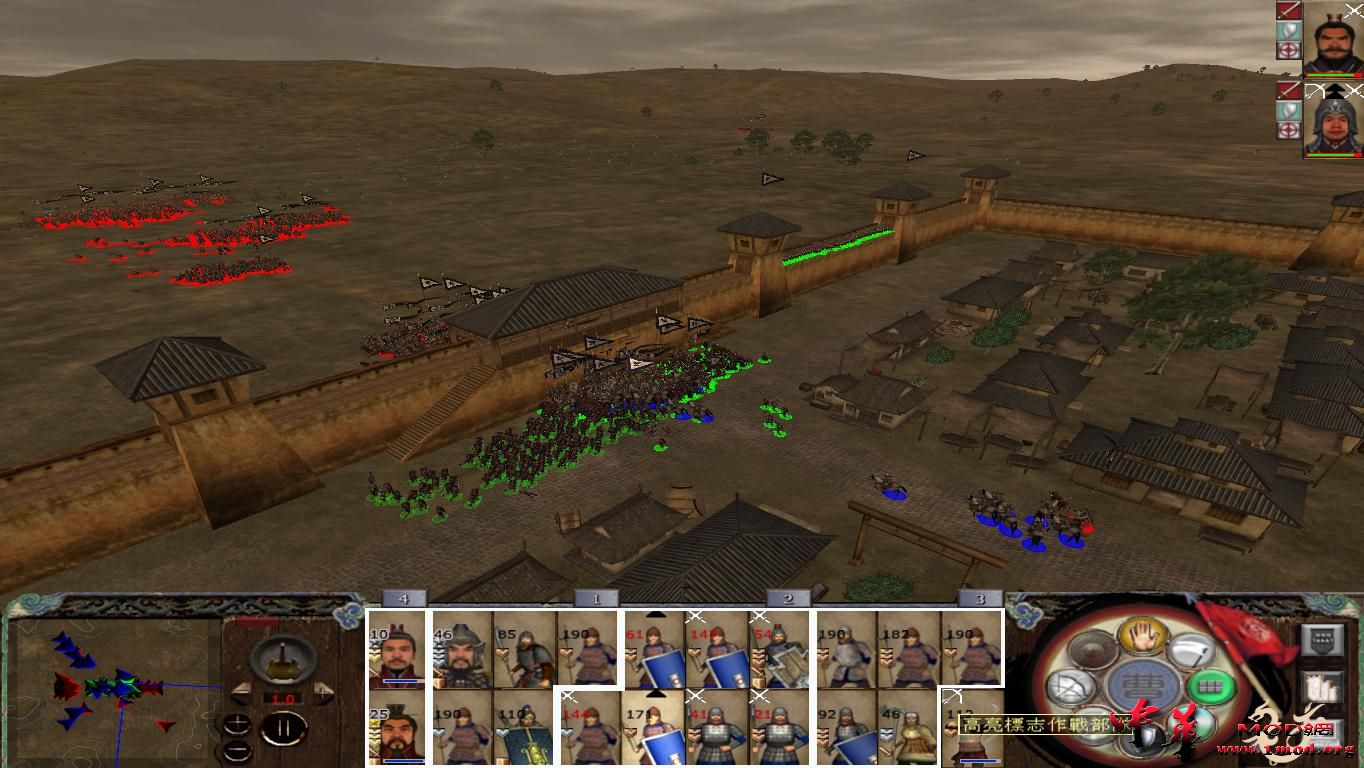The image size is (1364, 768).
Task: Increase battle speed with the right arrow
Action: coord(323,693)
